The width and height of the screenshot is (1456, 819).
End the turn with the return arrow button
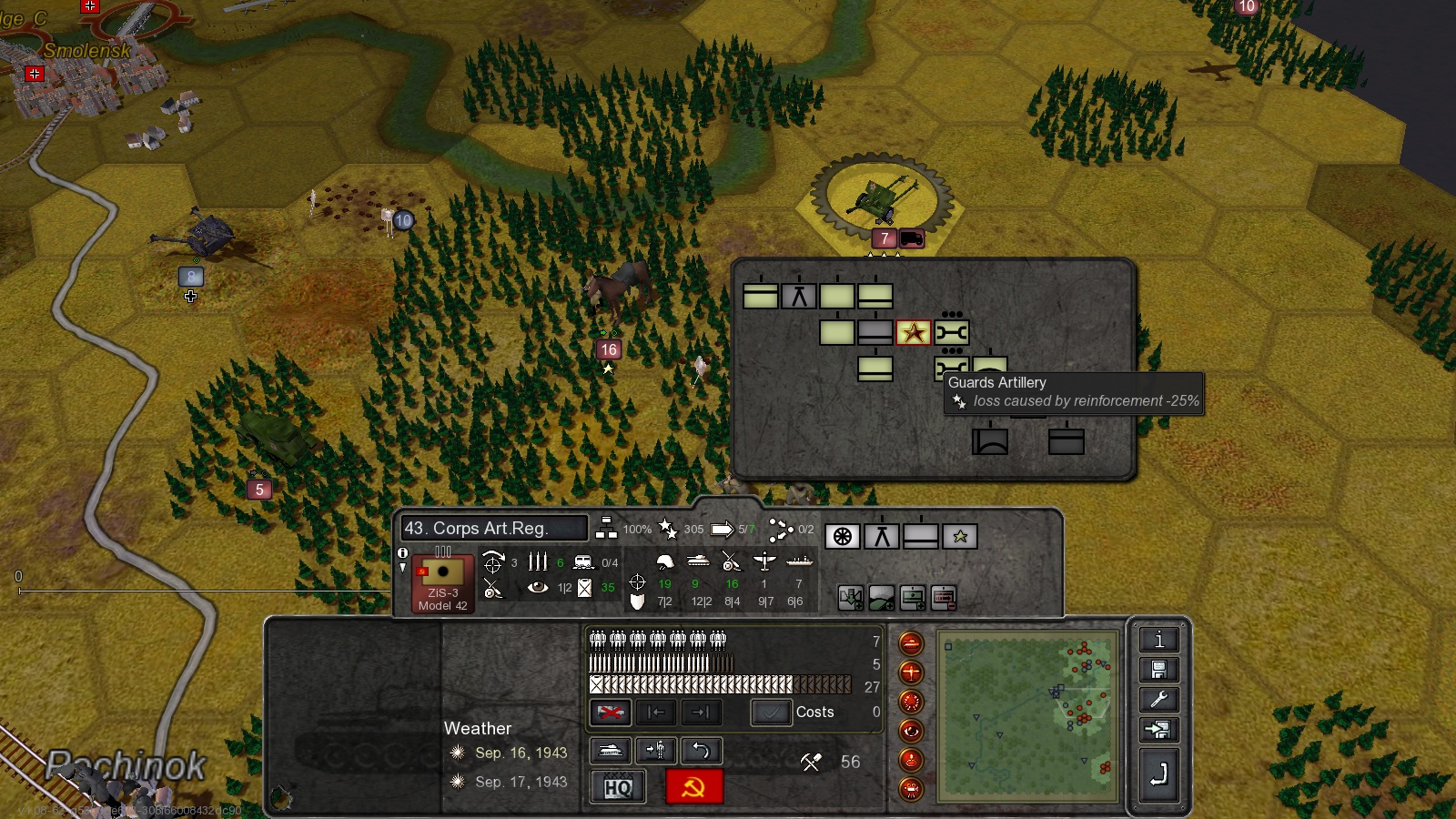click(1158, 775)
